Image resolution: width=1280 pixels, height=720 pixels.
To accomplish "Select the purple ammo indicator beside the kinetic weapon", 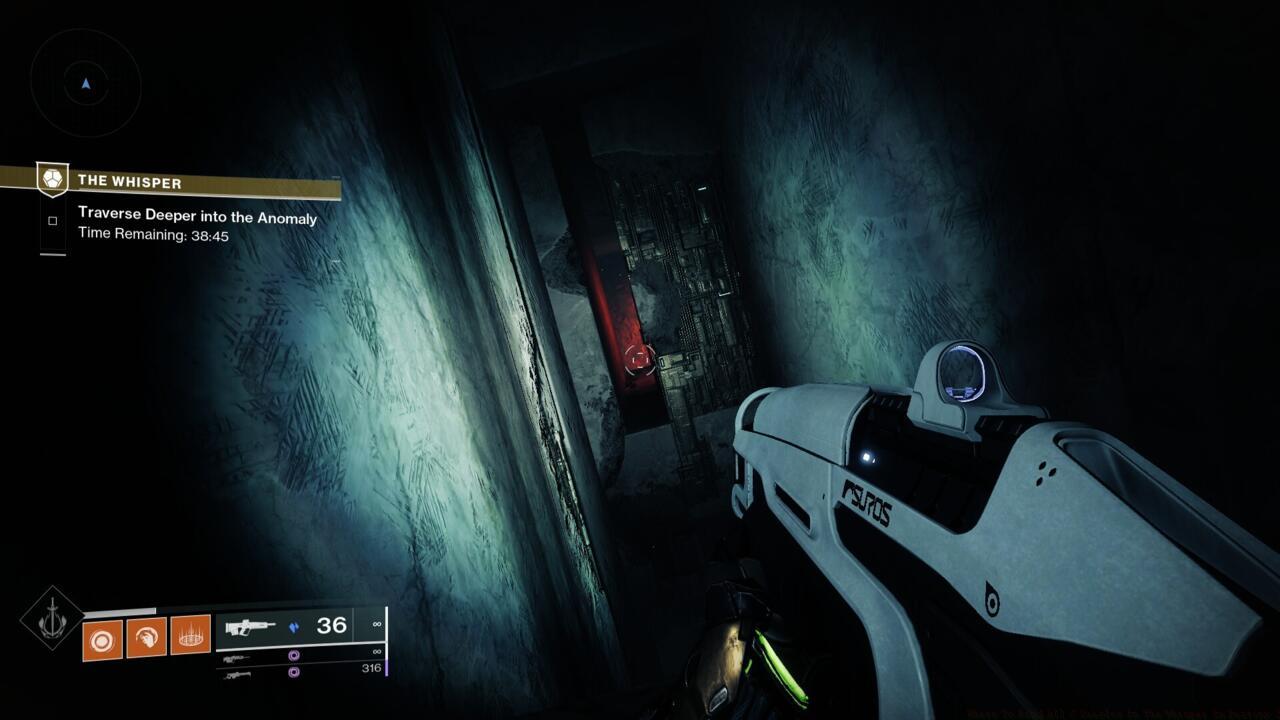I will tap(294, 655).
